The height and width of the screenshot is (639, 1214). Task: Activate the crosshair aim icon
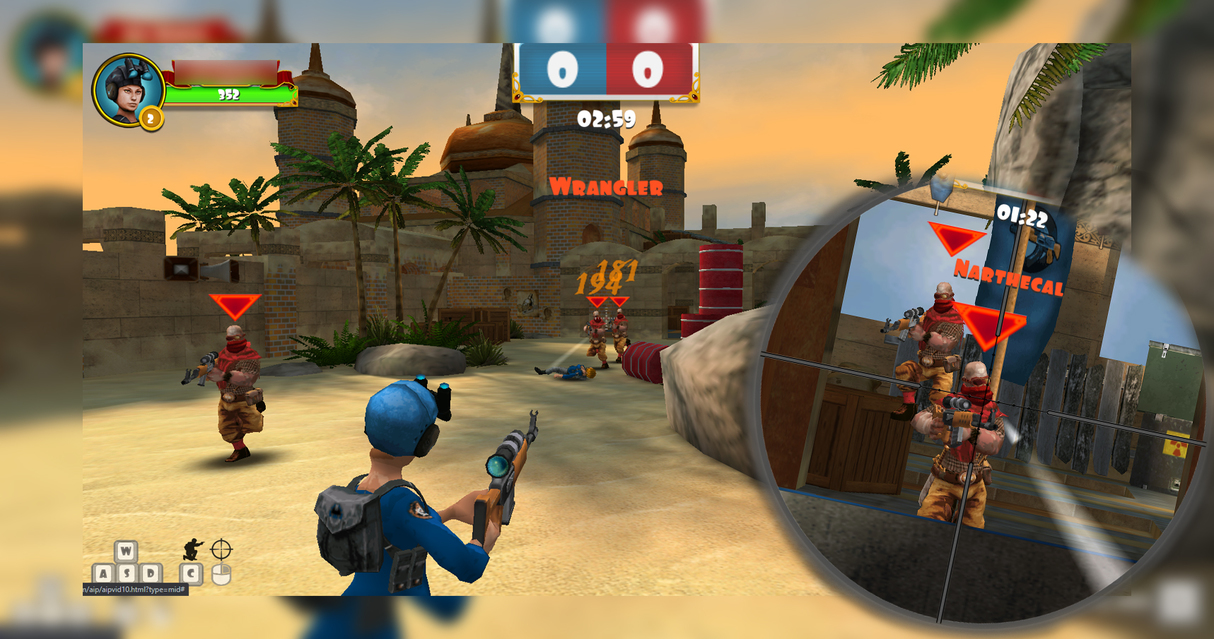tap(221, 549)
